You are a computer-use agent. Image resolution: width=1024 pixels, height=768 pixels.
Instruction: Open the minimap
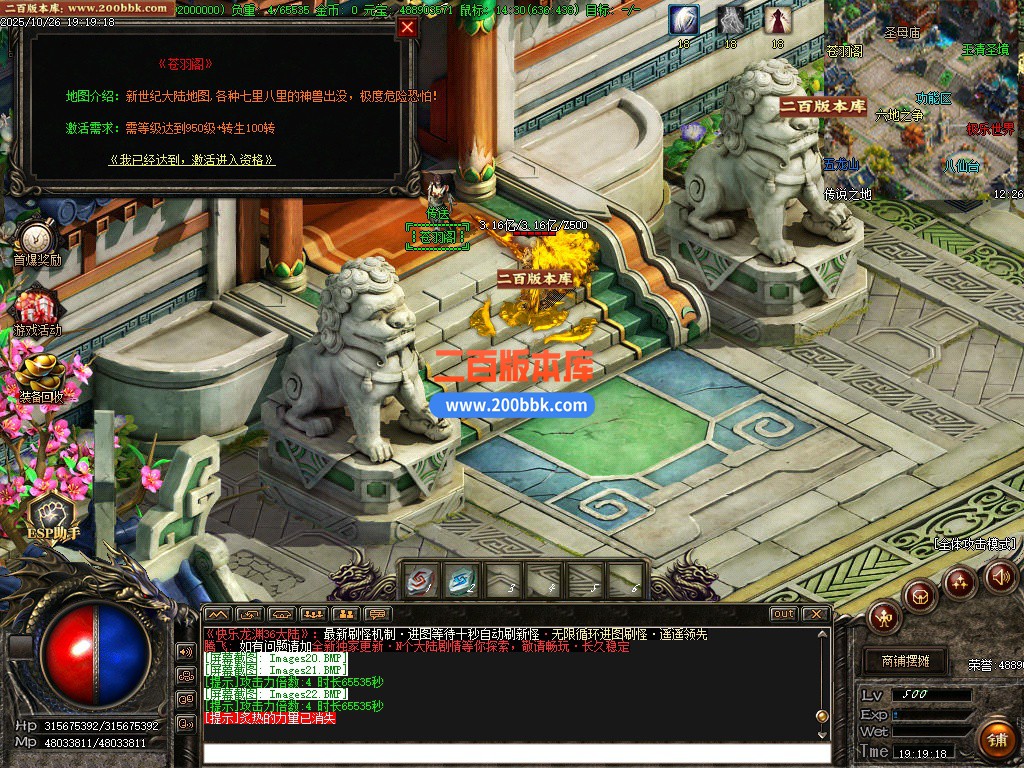point(923,100)
